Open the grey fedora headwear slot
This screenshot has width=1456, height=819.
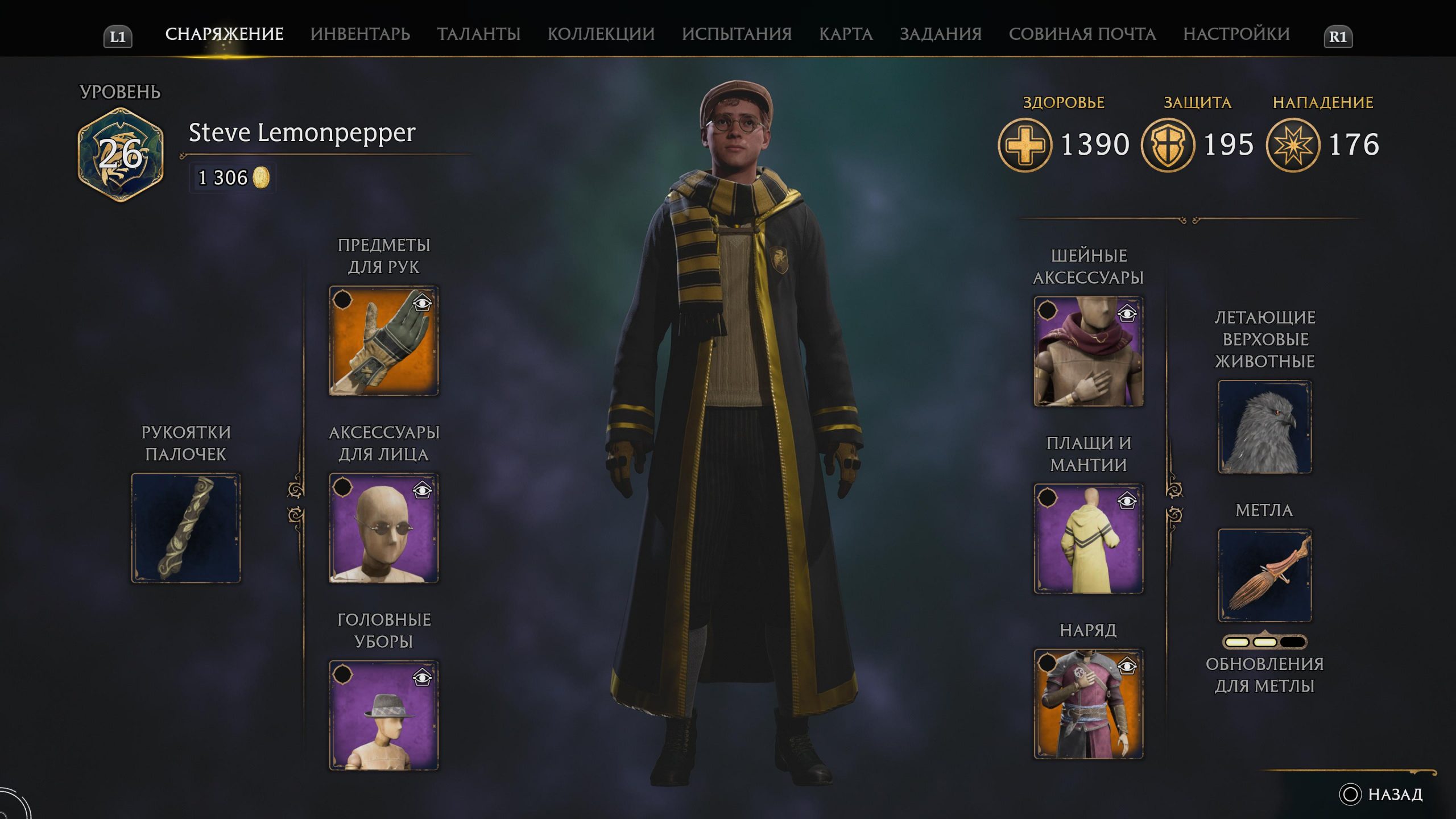pos(384,715)
